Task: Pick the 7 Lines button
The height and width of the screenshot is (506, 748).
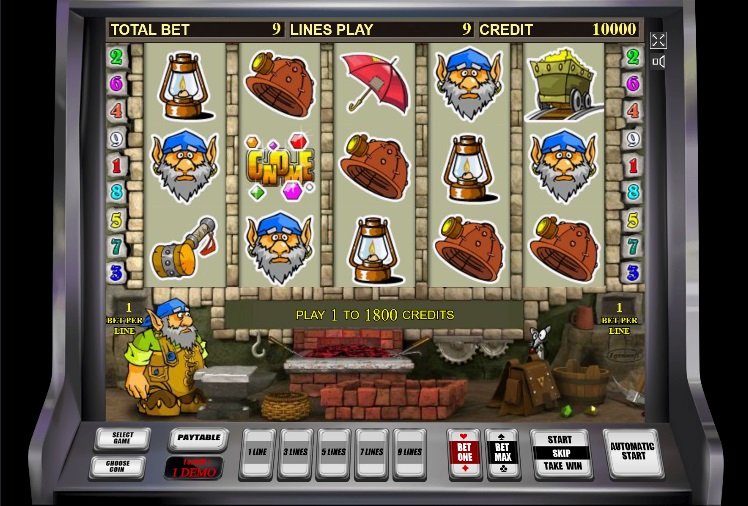Action: (371, 453)
